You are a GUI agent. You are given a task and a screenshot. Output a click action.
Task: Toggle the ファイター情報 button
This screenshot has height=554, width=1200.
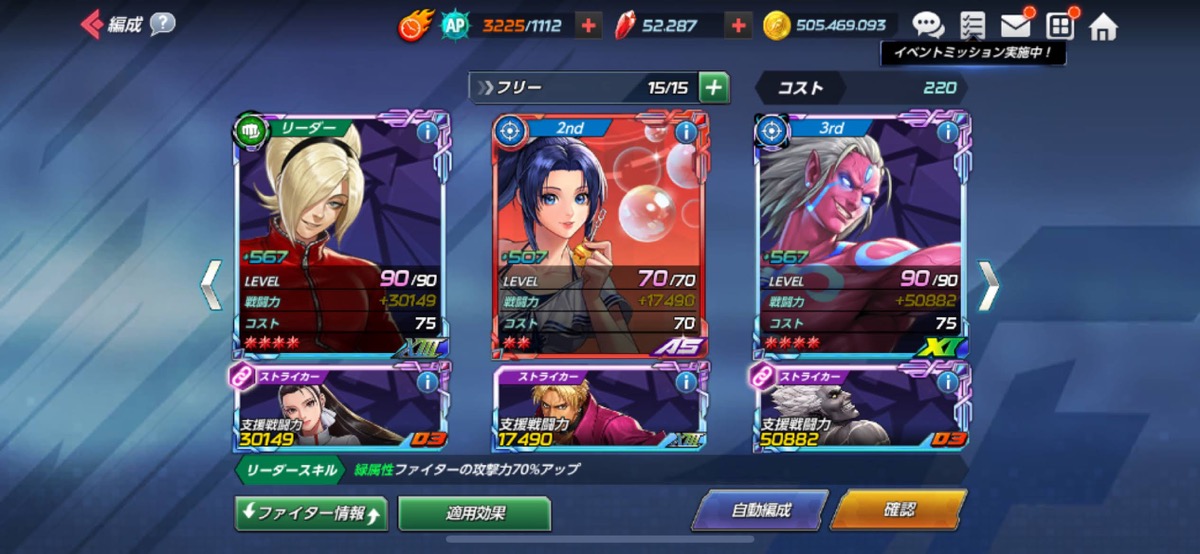click(310, 514)
